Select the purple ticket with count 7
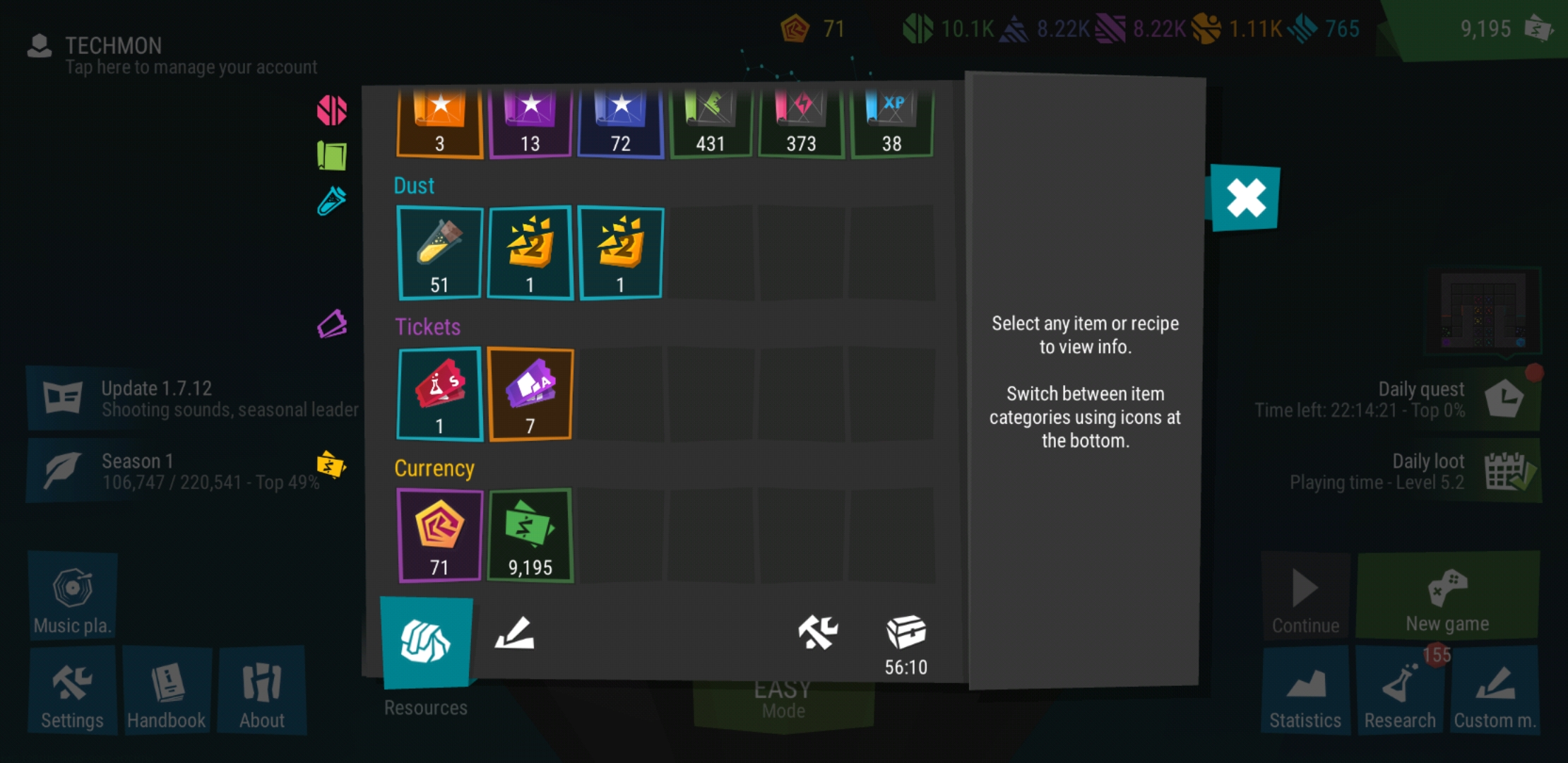This screenshot has width=1568, height=763. 530,394
